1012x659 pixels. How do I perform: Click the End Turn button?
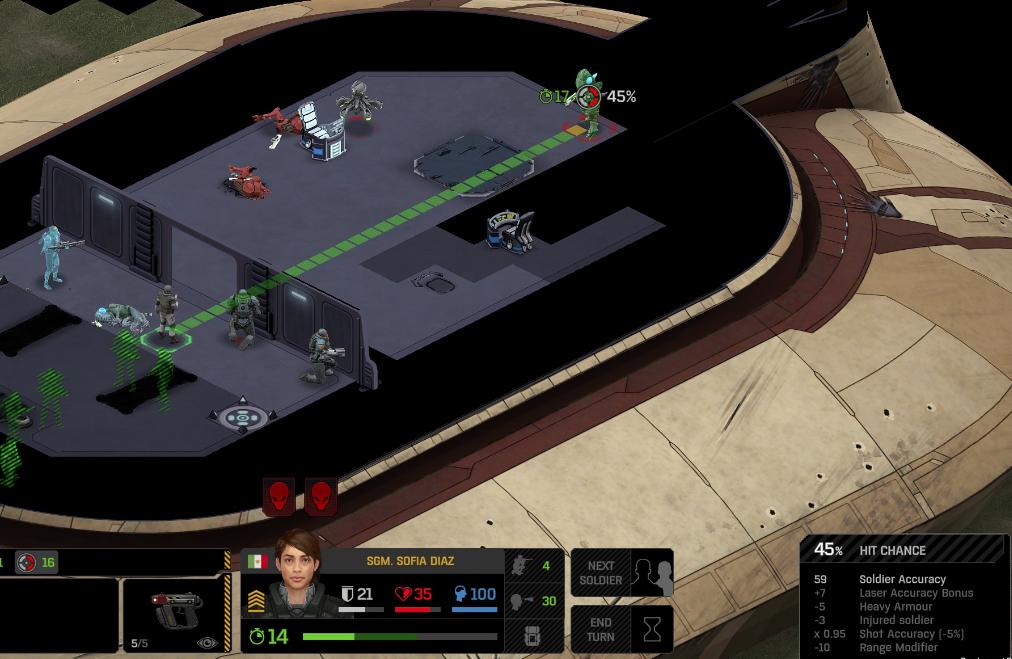click(621, 629)
